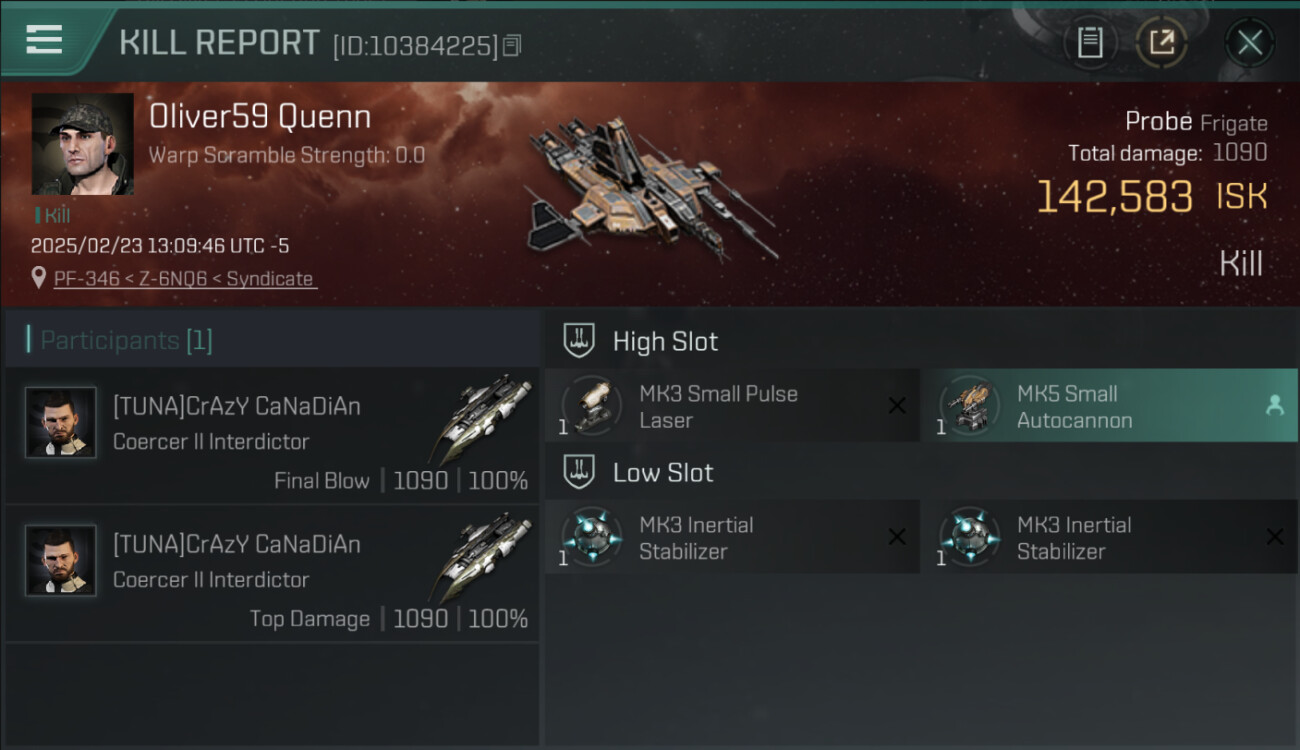
Task: Select the MK3 Small Pulse Laser slot
Action: tap(731, 406)
